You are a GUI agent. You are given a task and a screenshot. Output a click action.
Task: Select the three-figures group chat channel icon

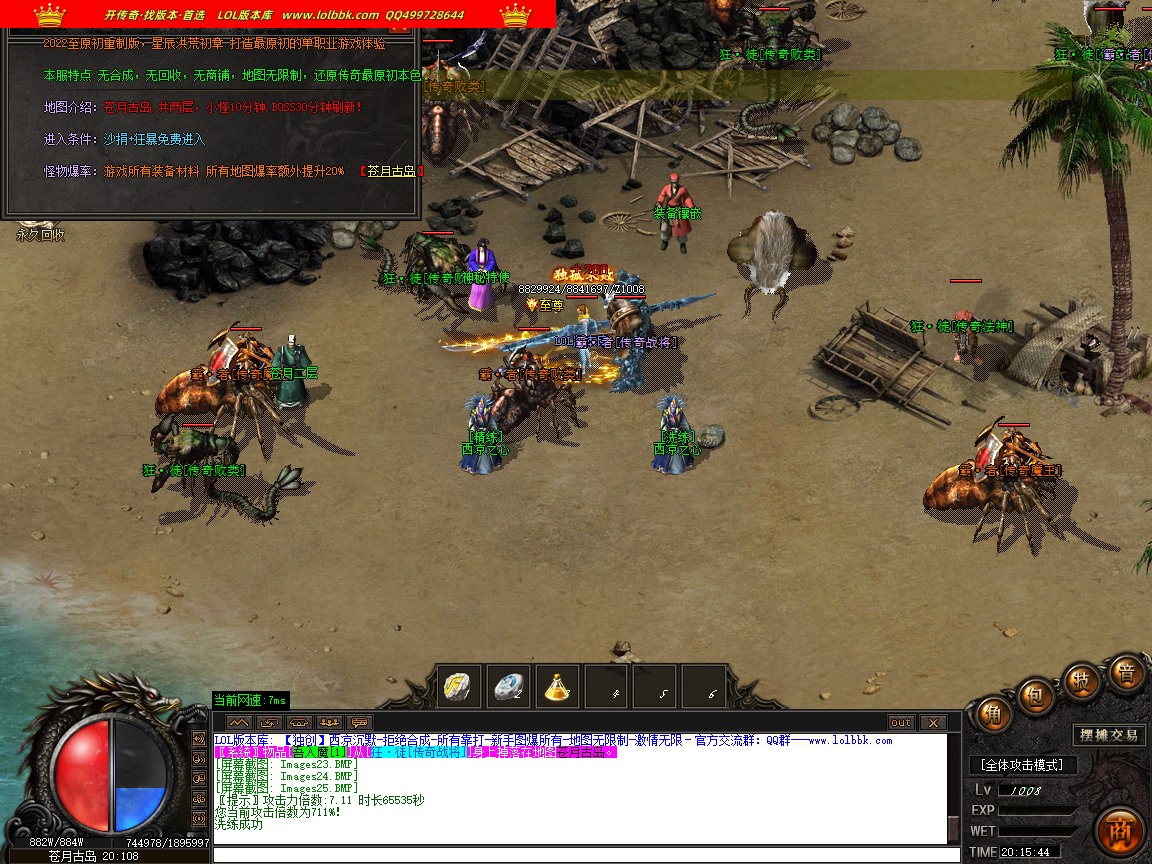329,722
